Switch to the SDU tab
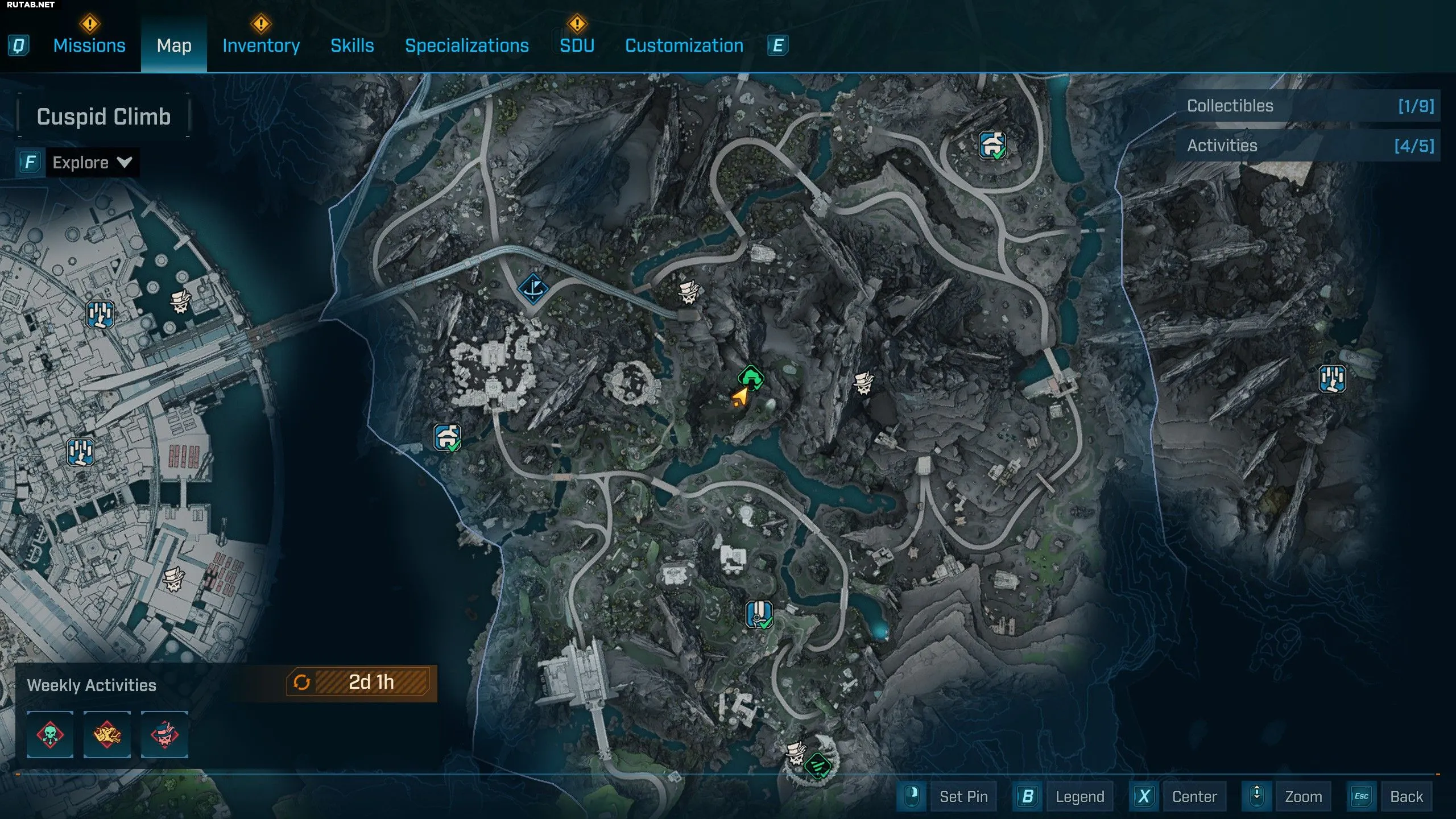Image resolution: width=1456 pixels, height=819 pixels. 577,45
